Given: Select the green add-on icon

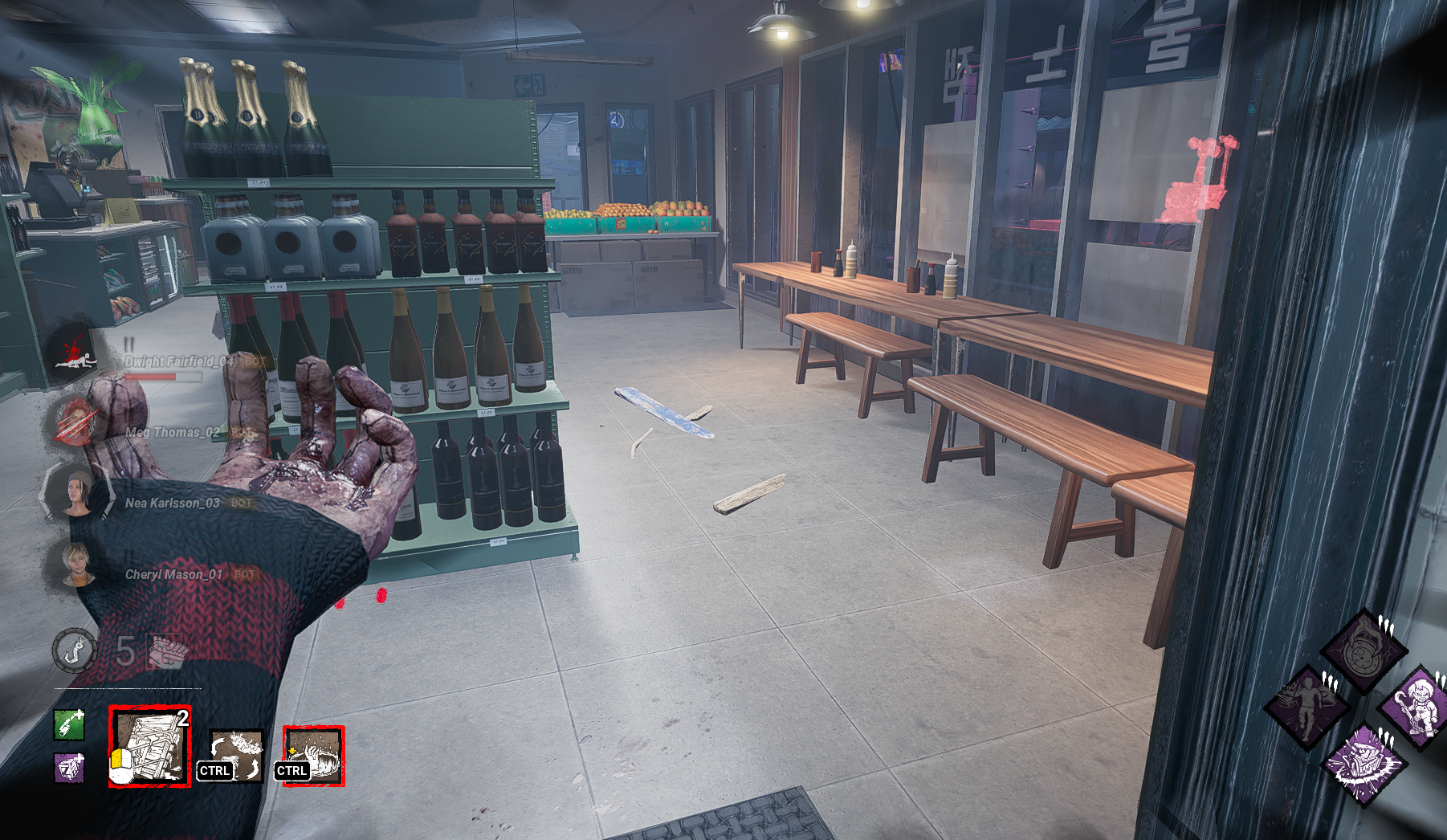Looking at the screenshot, I should point(69,724).
